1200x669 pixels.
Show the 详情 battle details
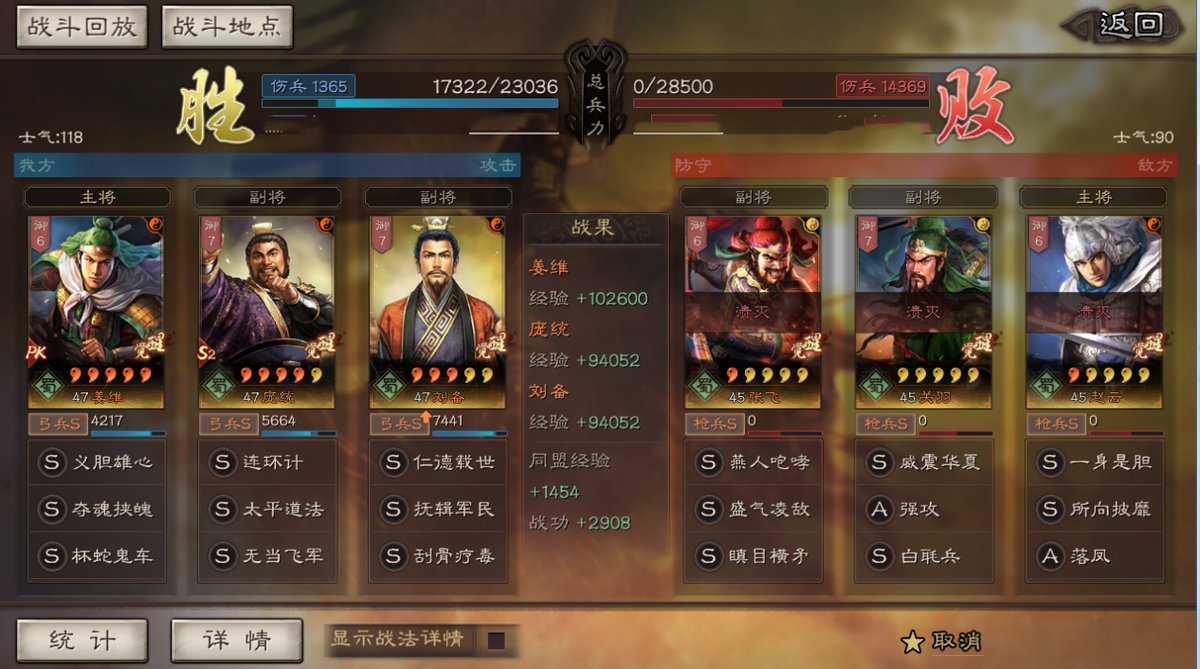click(x=236, y=640)
